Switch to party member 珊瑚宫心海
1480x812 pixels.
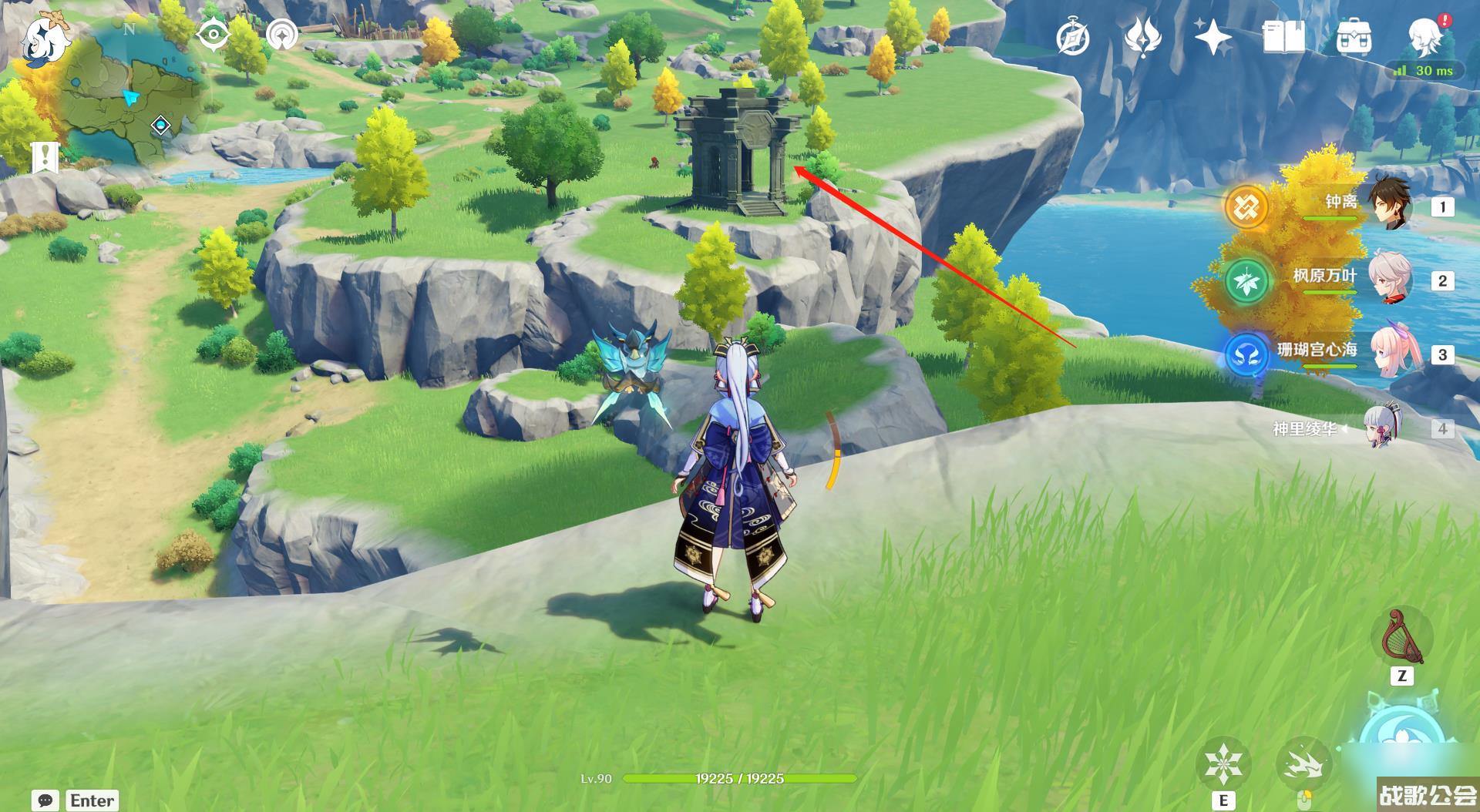[1387, 353]
